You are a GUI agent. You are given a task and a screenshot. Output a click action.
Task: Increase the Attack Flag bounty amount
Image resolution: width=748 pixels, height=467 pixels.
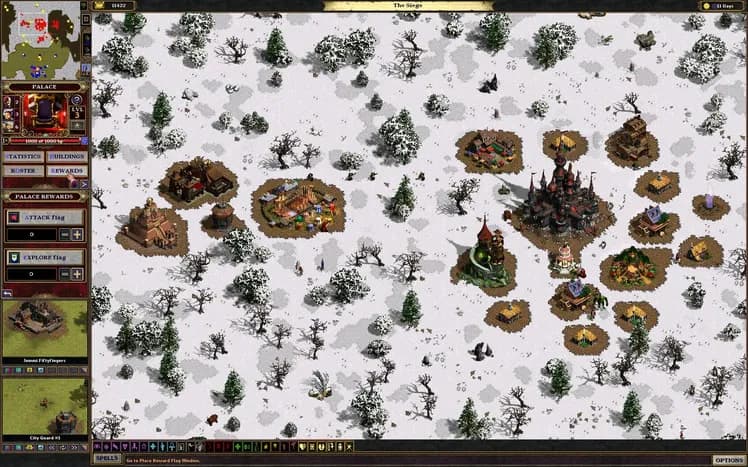77,234
